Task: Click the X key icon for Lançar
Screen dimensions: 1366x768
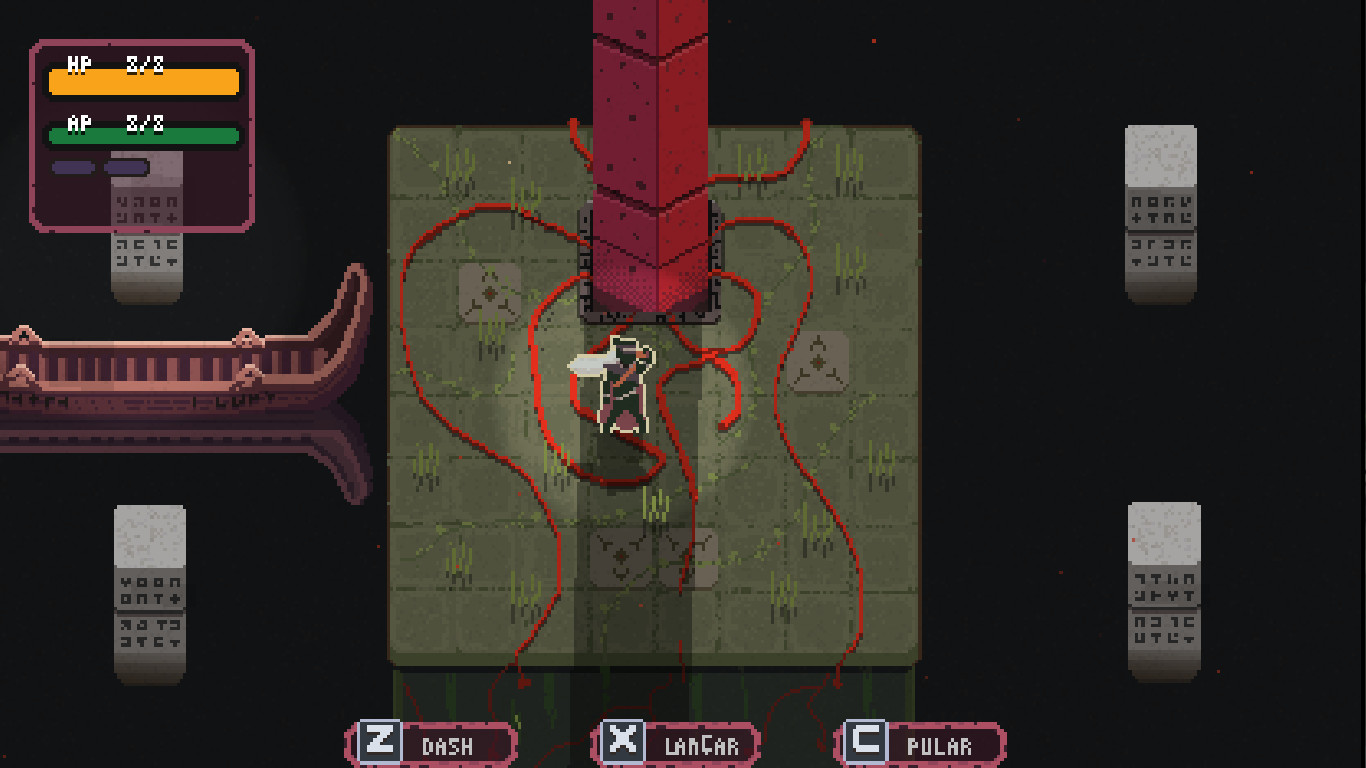Action: (x=624, y=743)
